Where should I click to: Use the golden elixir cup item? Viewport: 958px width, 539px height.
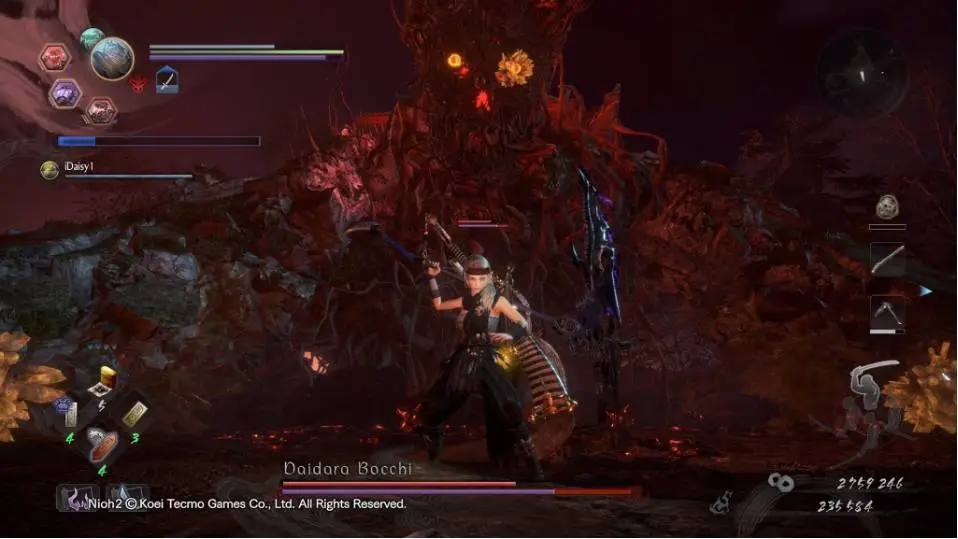click(102, 378)
